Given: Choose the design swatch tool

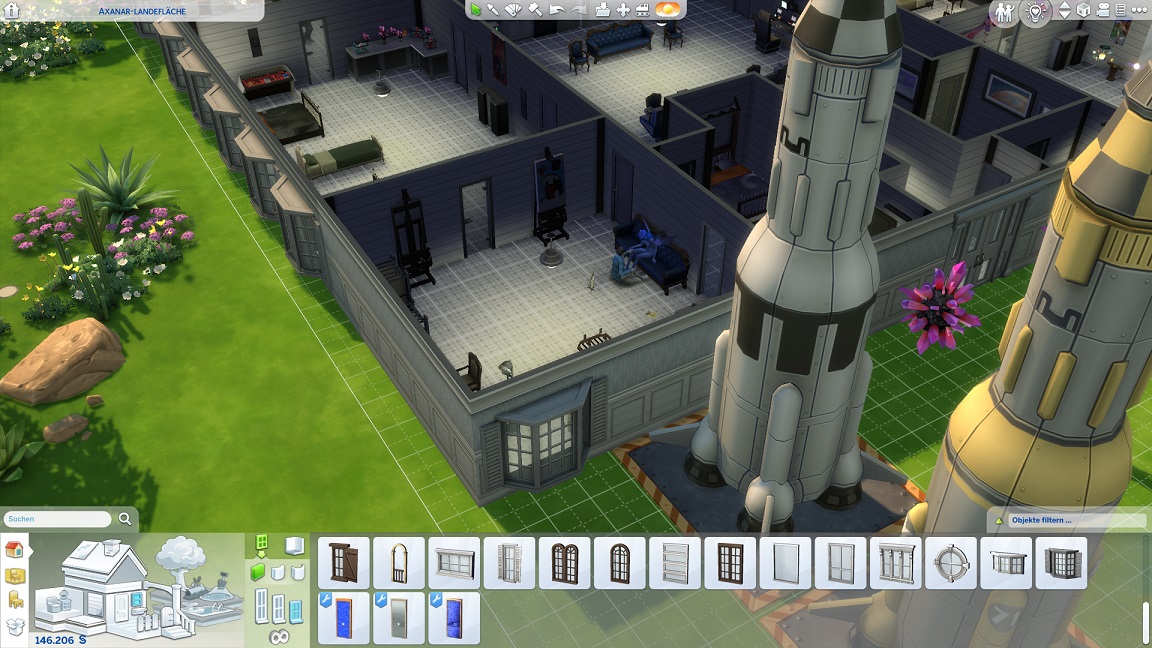Looking at the screenshot, I should pyautogui.click(x=514, y=10).
